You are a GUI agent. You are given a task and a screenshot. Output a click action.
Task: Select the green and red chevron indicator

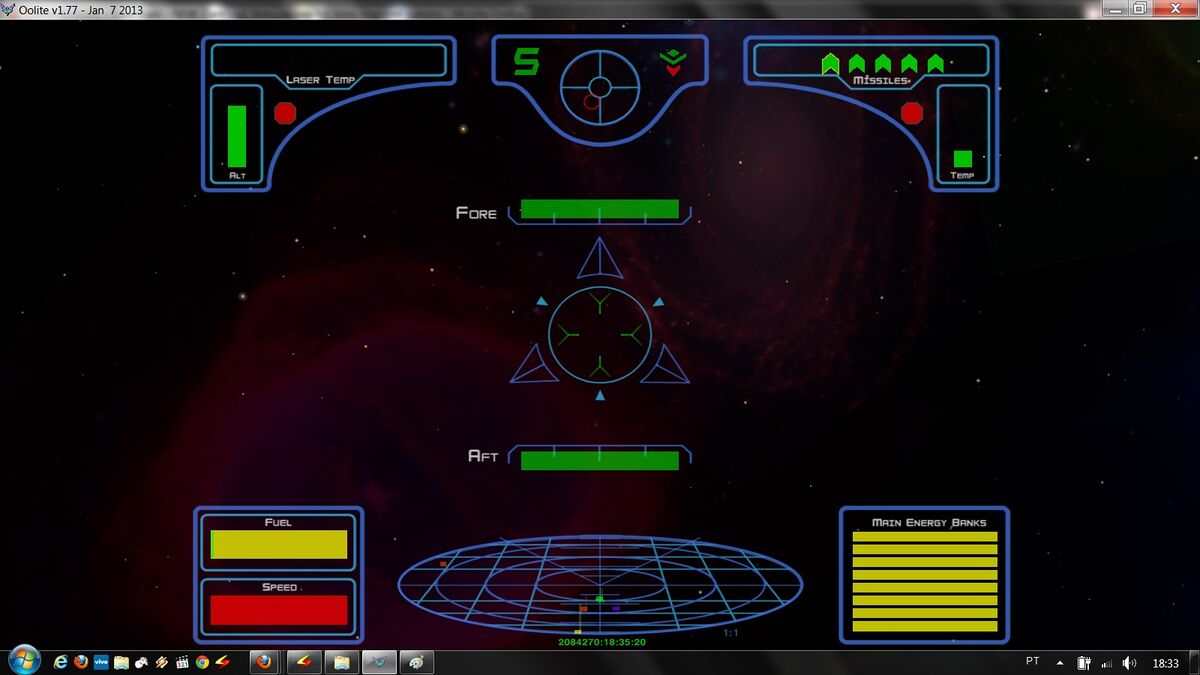[673, 63]
